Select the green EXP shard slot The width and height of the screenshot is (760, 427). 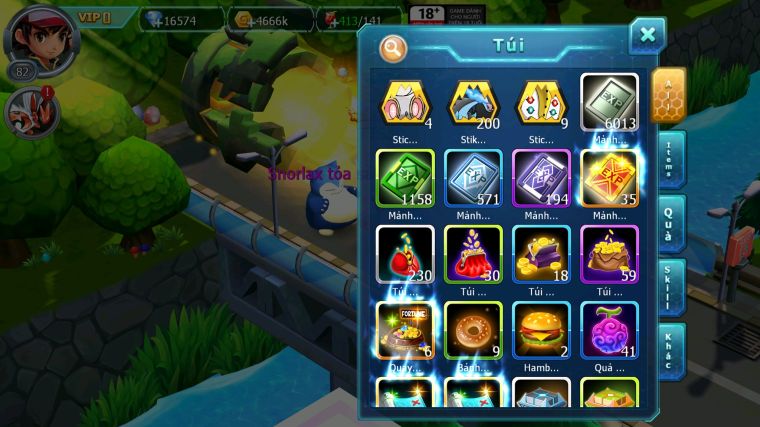coord(404,177)
